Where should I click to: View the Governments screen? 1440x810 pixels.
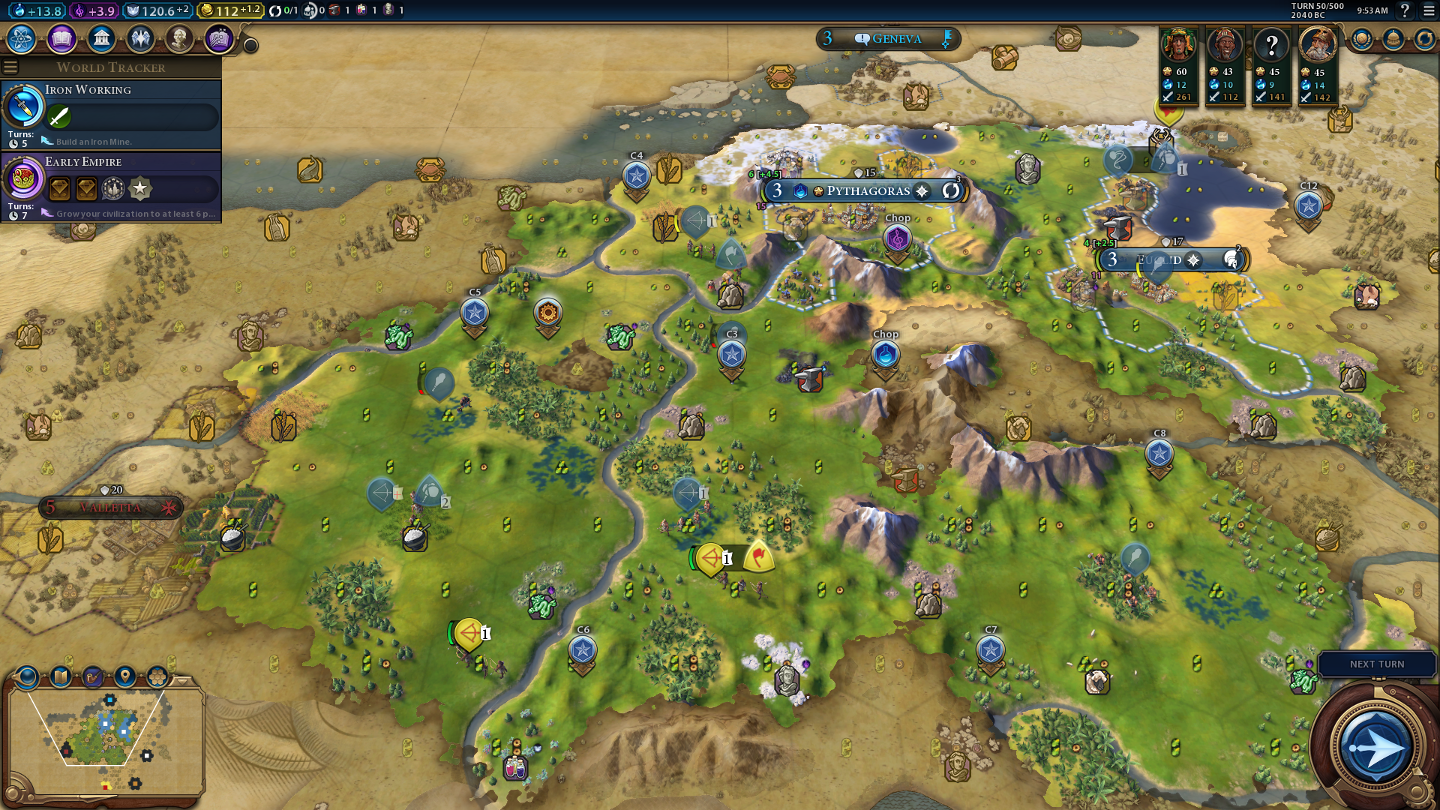100,39
